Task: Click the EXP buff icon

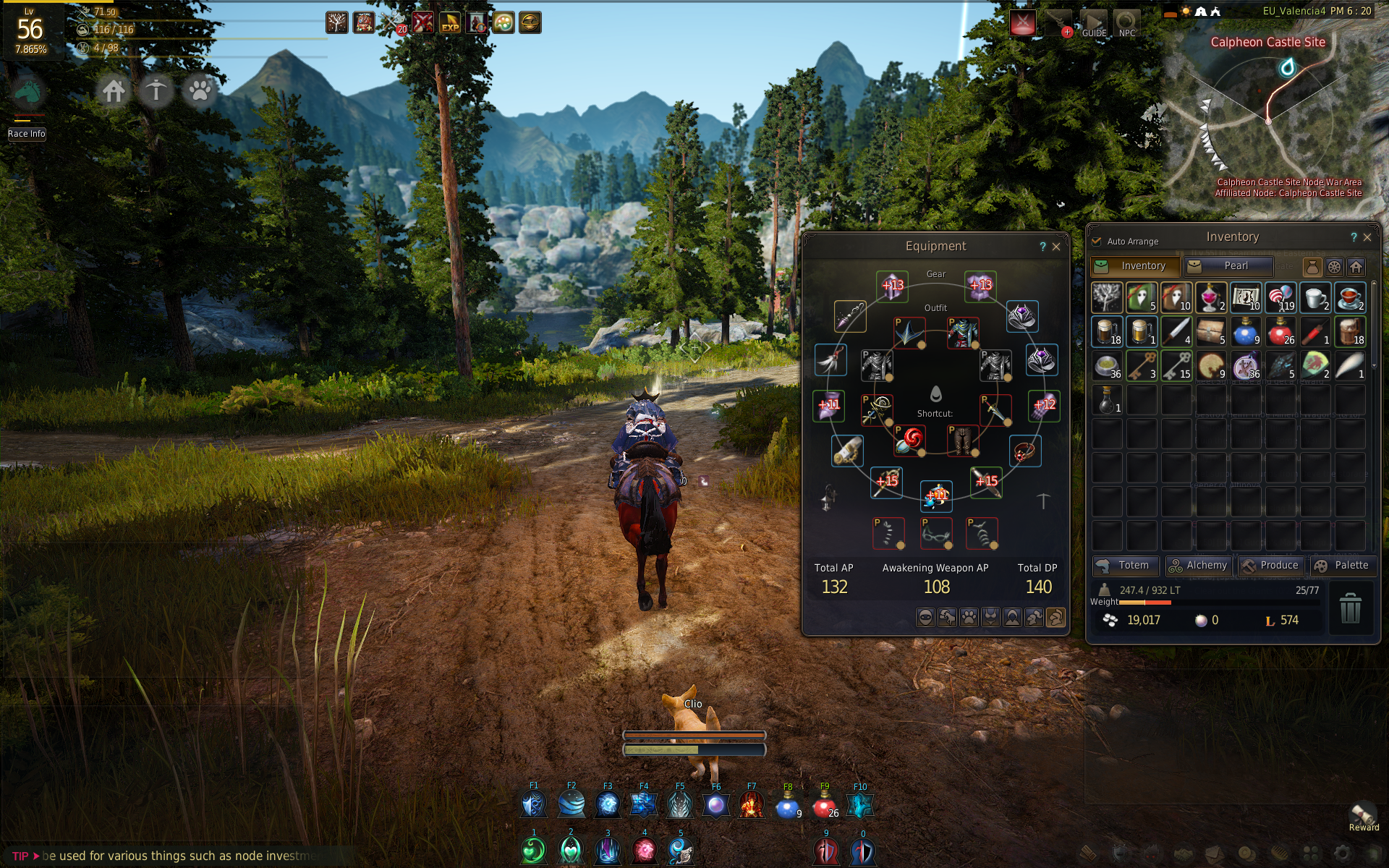Action: [450, 23]
